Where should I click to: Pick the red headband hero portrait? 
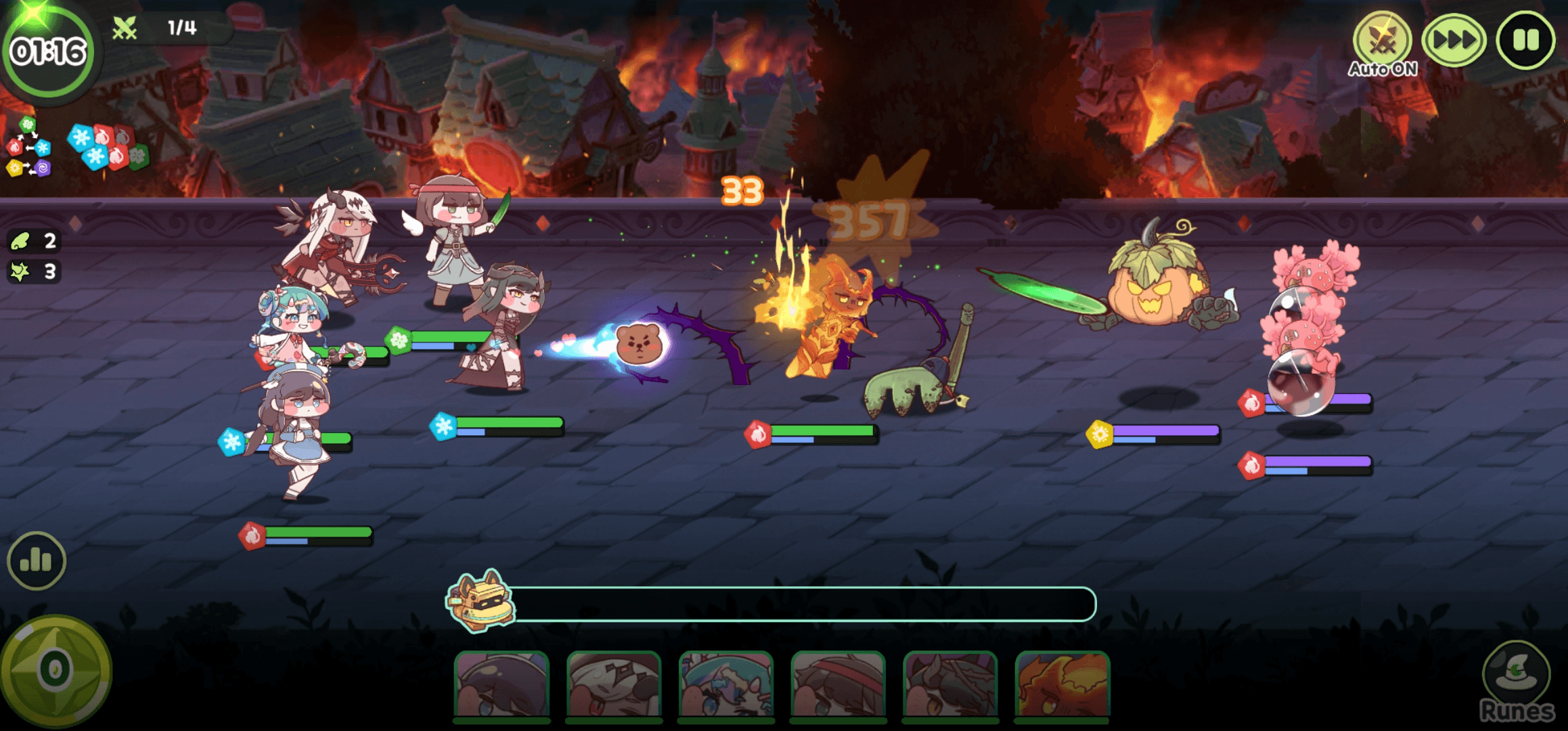pos(838,685)
